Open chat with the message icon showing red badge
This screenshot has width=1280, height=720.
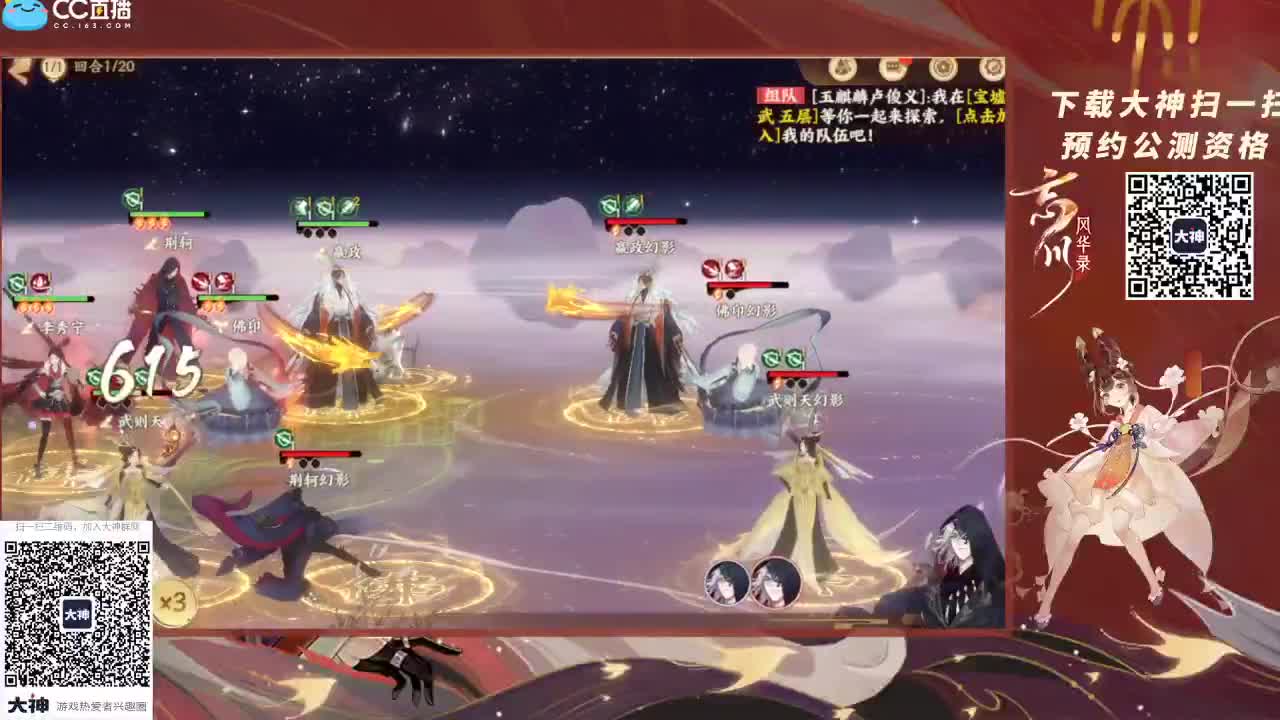893,70
